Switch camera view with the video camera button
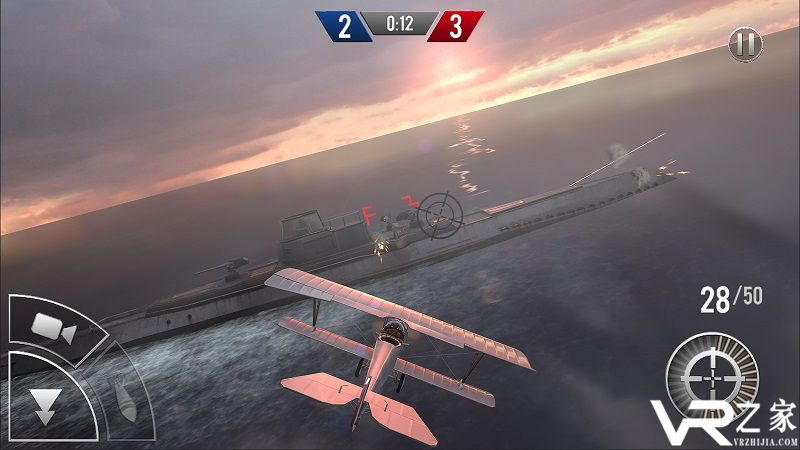Viewport: 800px width, 450px height. click(x=51, y=325)
